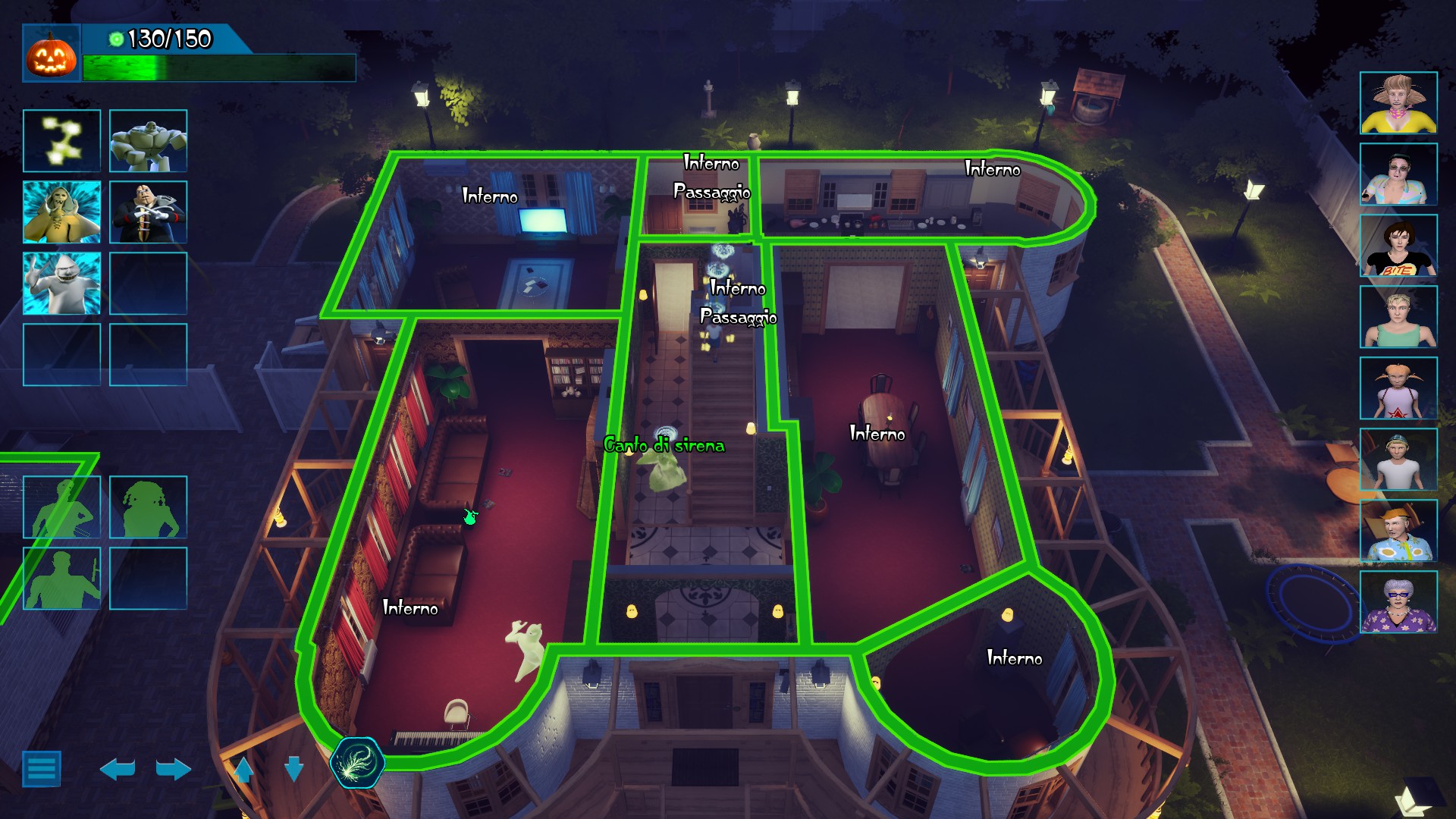
Task: Pick the blond man in green tank portrait
Action: point(1398,317)
